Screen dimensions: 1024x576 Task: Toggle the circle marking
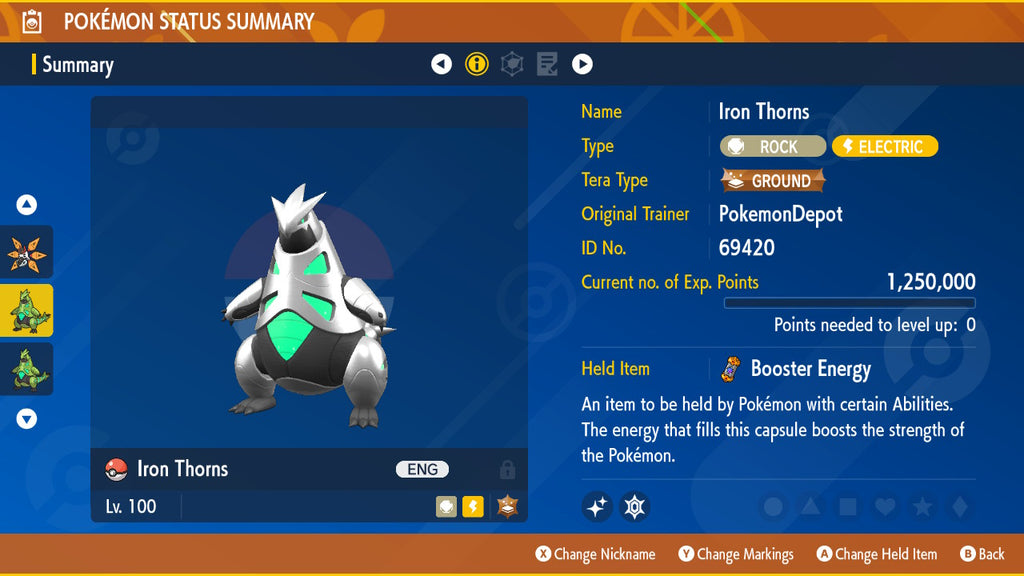pos(773,507)
